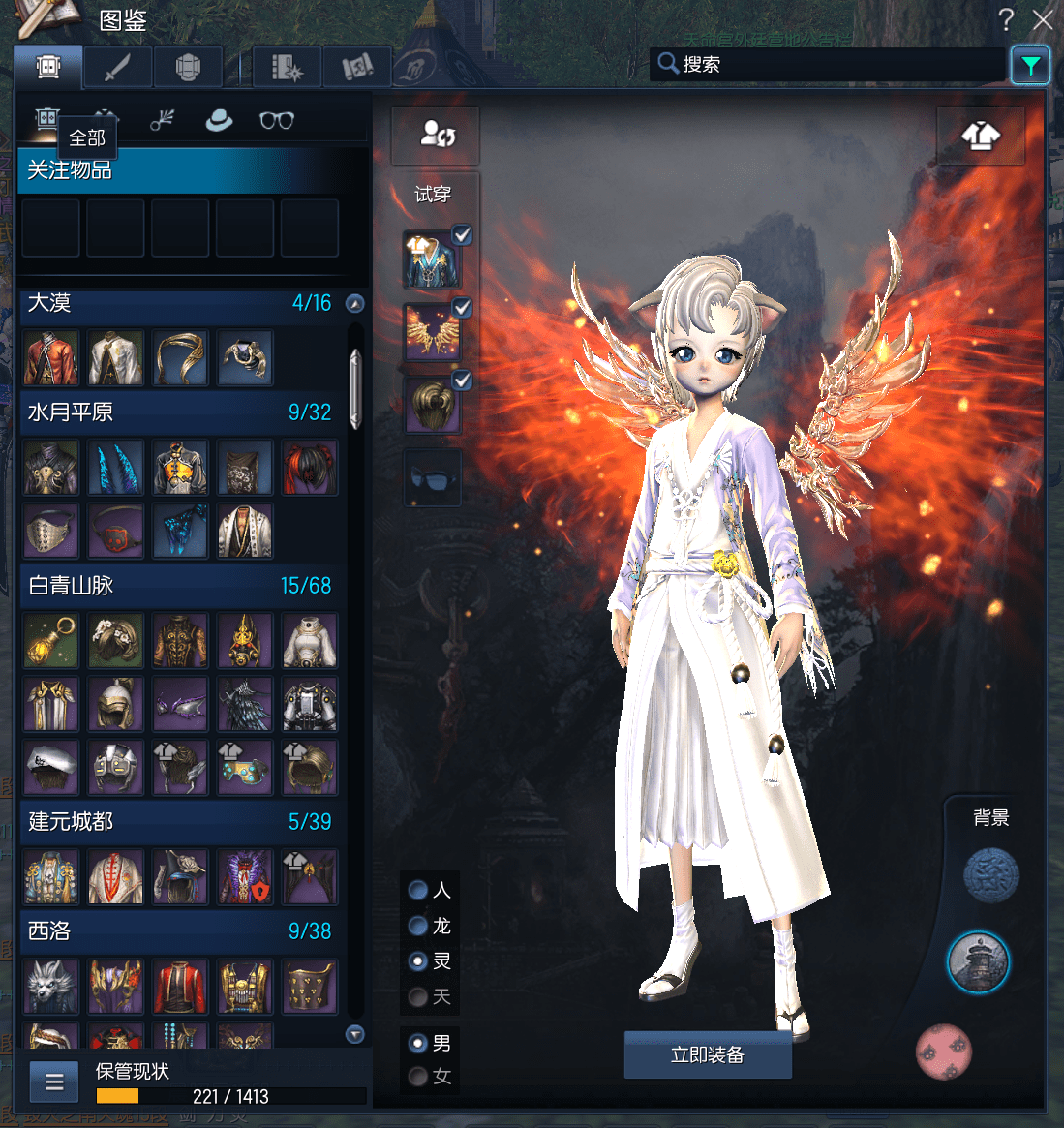Switch to the sword weapon tab
The height and width of the screenshot is (1128, 1064).
click(x=117, y=67)
